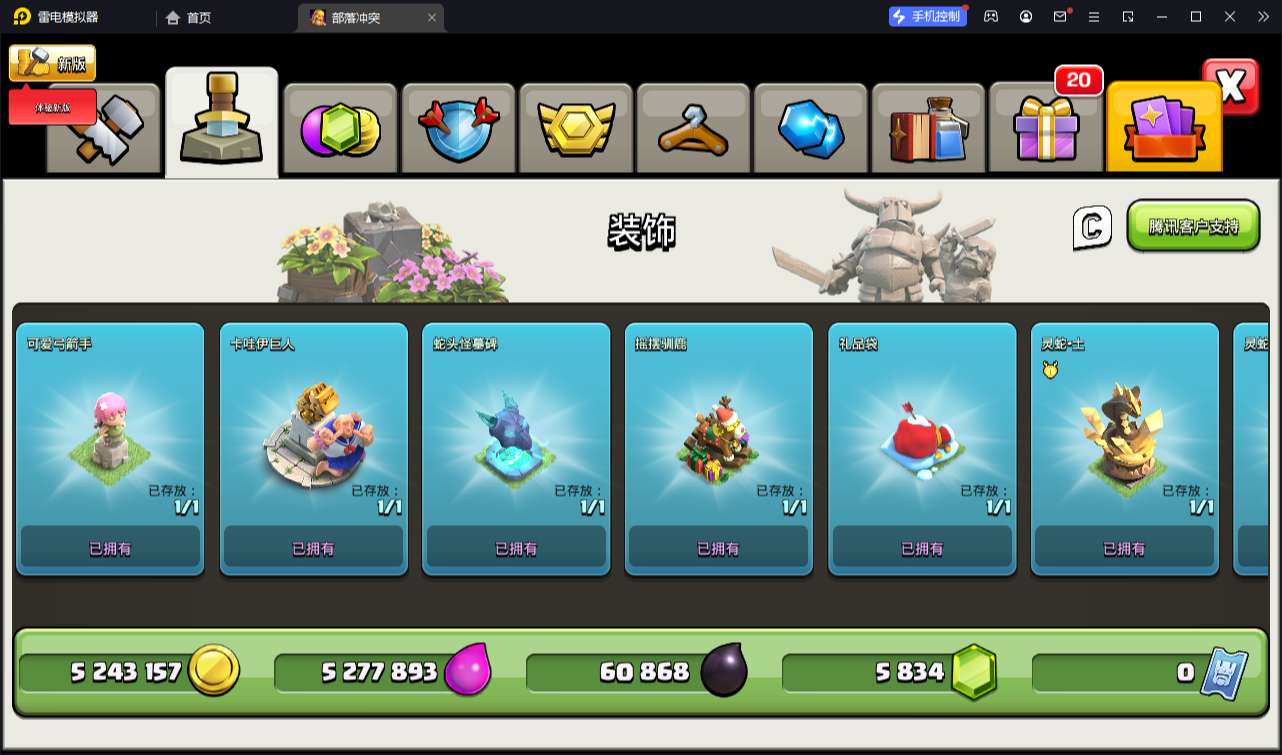1282x755 pixels.
Task: Open the purple gift box tab
Action: [1046, 130]
